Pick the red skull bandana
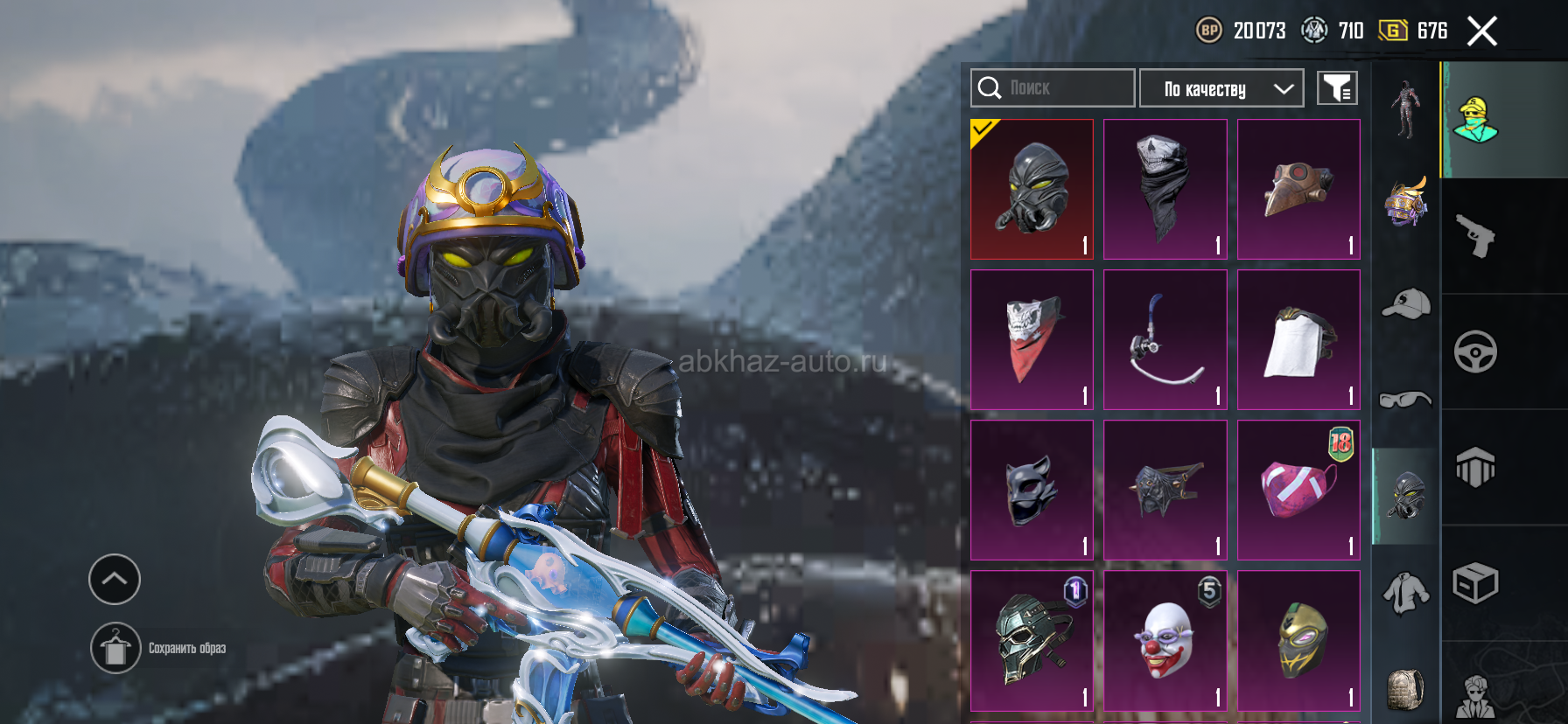 point(1032,339)
